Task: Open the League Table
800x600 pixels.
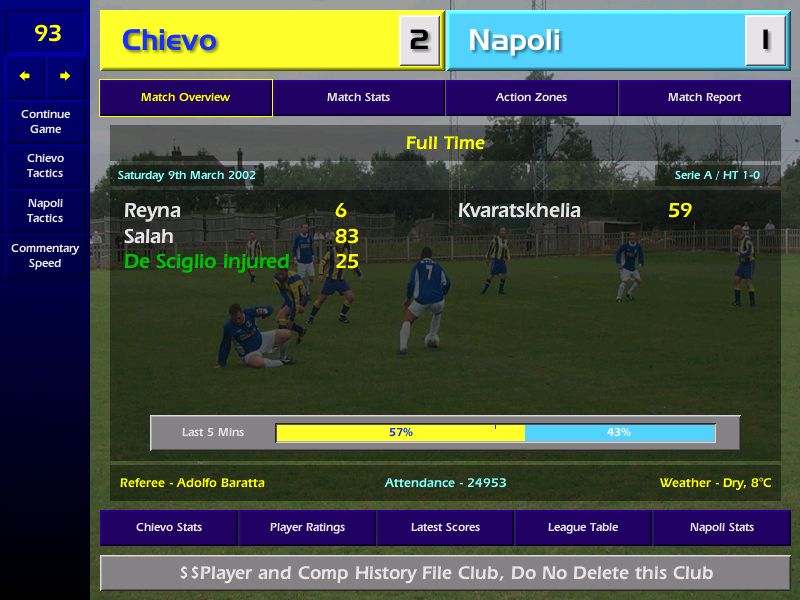Action: coord(583,528)
